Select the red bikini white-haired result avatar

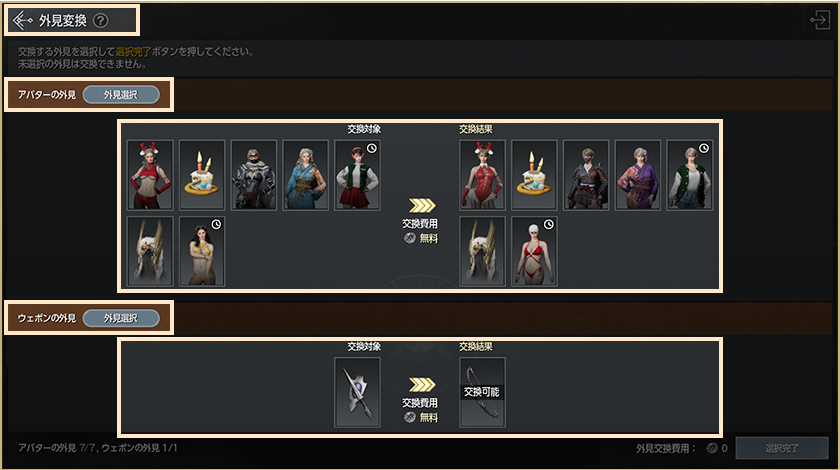(534, 251)
